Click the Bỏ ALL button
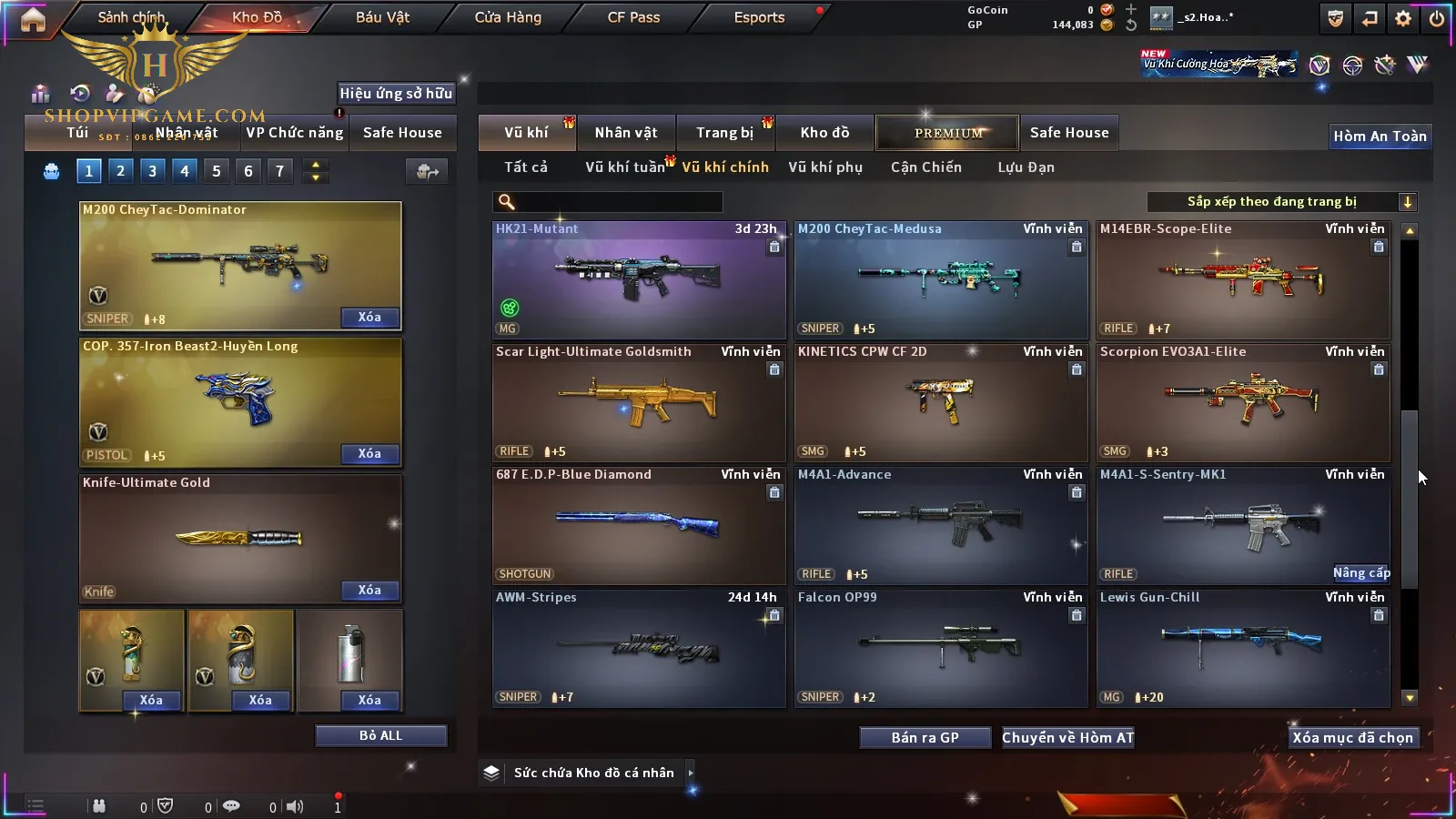Screen dimensions: 1456x819 (380, 736)
